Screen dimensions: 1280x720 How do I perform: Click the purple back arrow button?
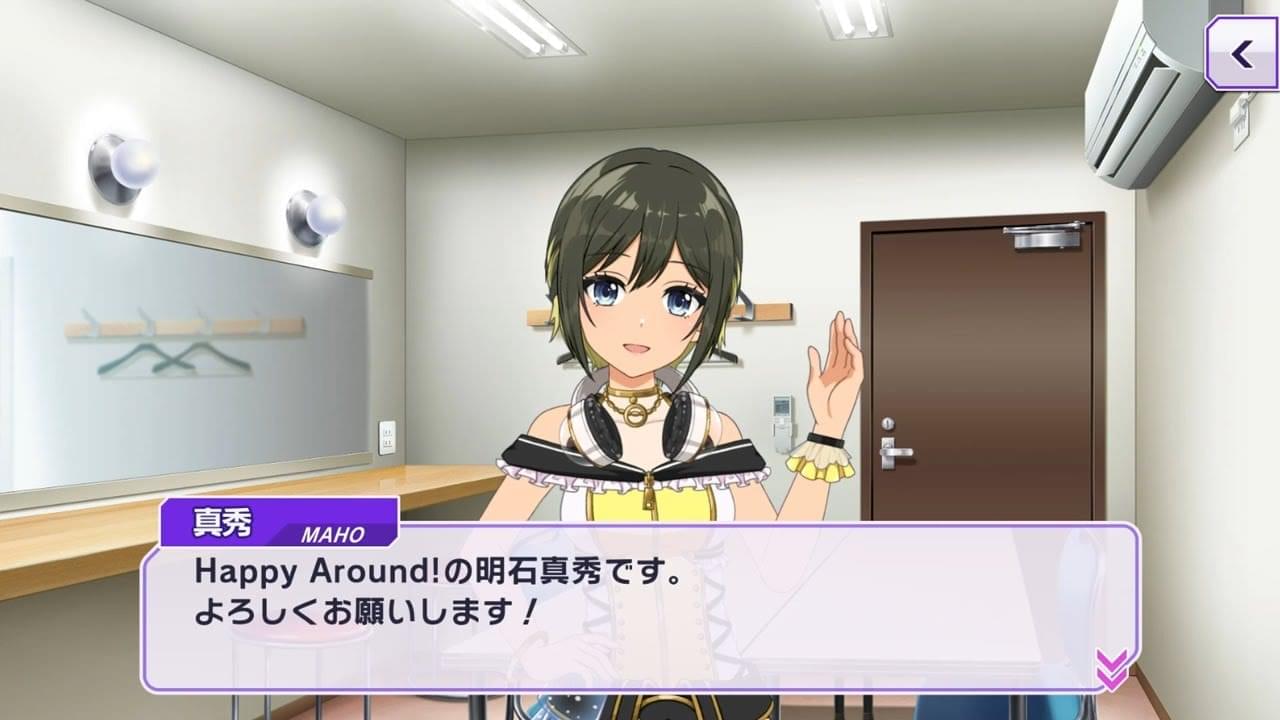pos(1242,54)
